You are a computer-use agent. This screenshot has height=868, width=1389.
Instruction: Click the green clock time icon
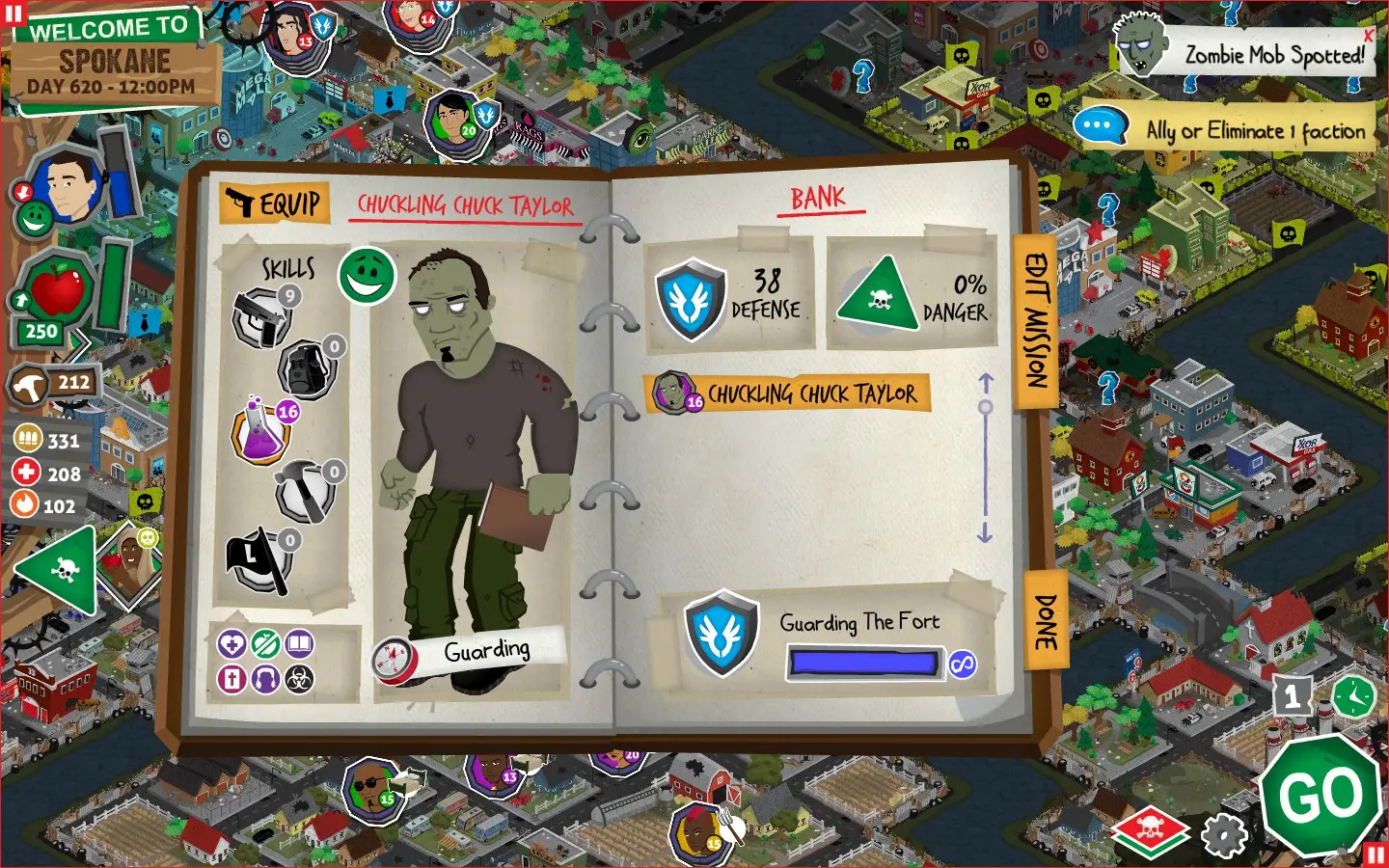[1353, 695]
